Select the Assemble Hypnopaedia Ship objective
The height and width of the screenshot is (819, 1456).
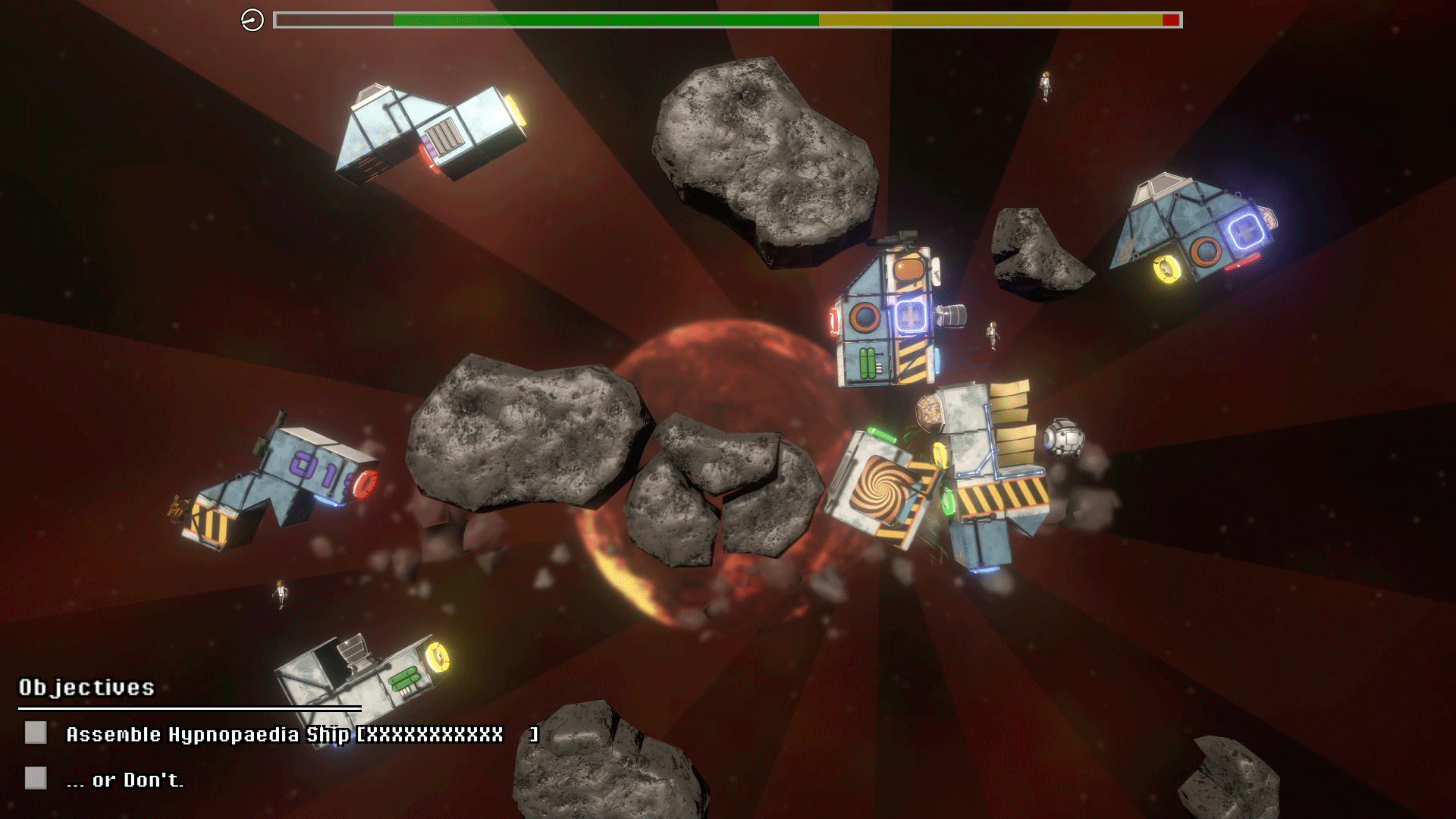click(284, 734)
